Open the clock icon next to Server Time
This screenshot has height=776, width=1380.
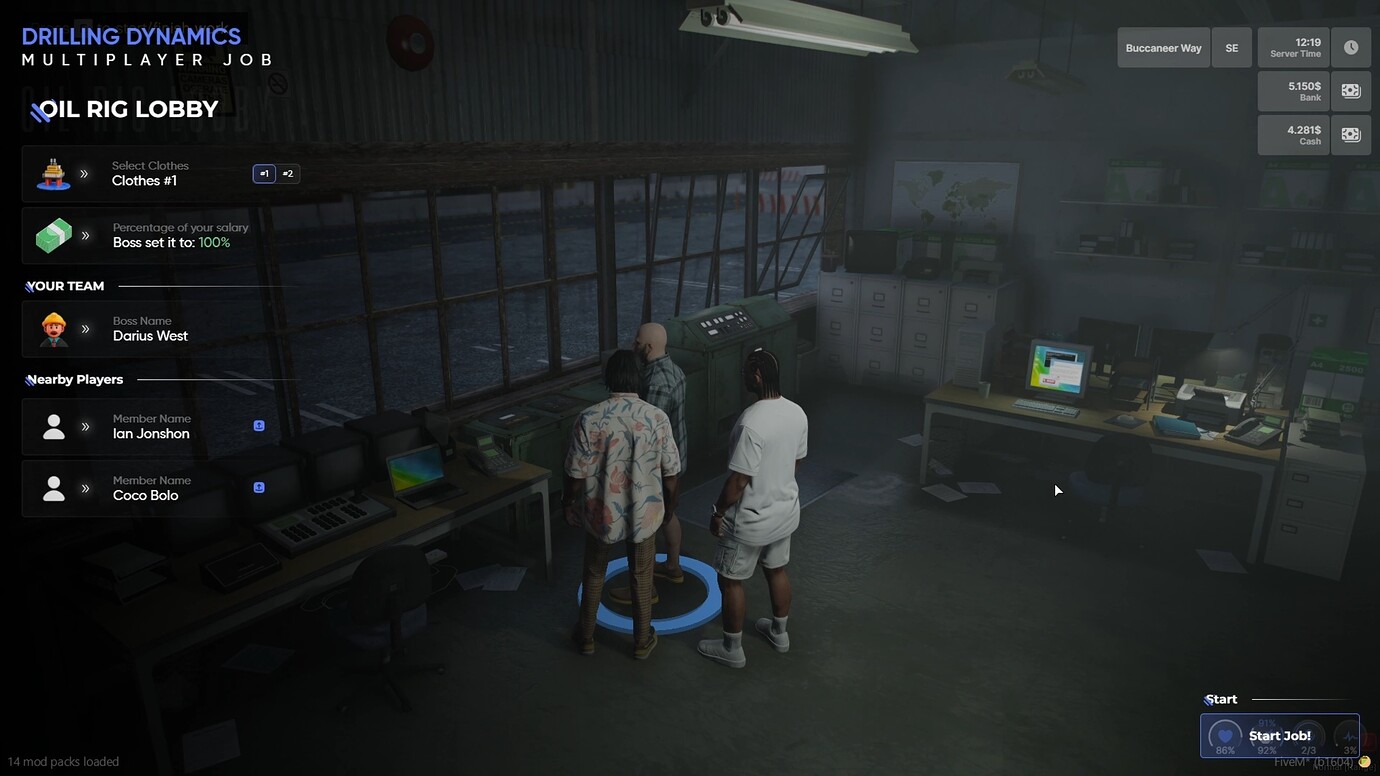(1350, 46)
